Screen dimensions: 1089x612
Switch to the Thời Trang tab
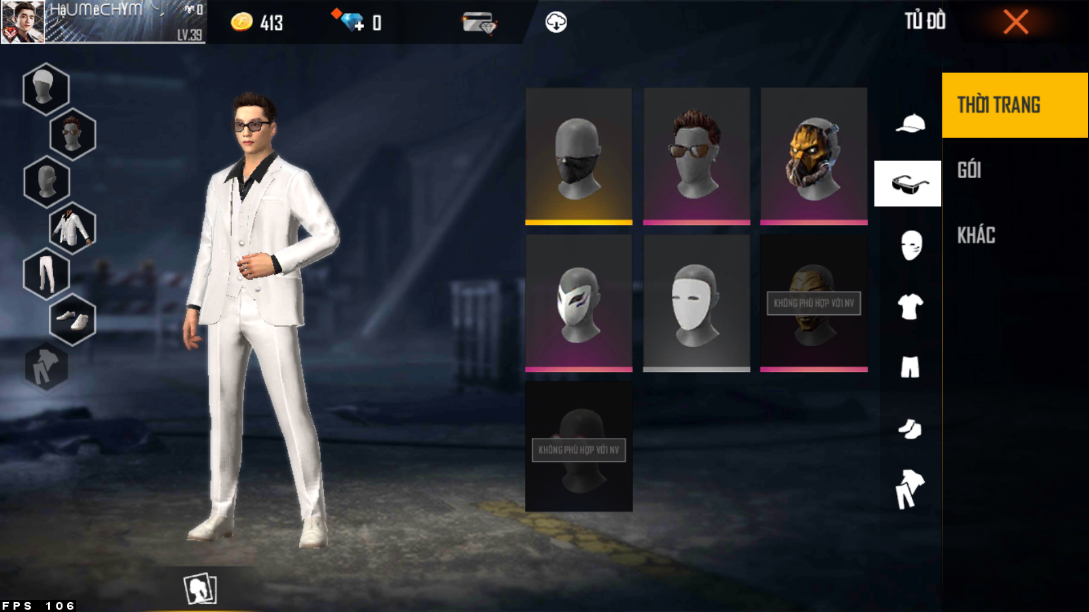1014,105
